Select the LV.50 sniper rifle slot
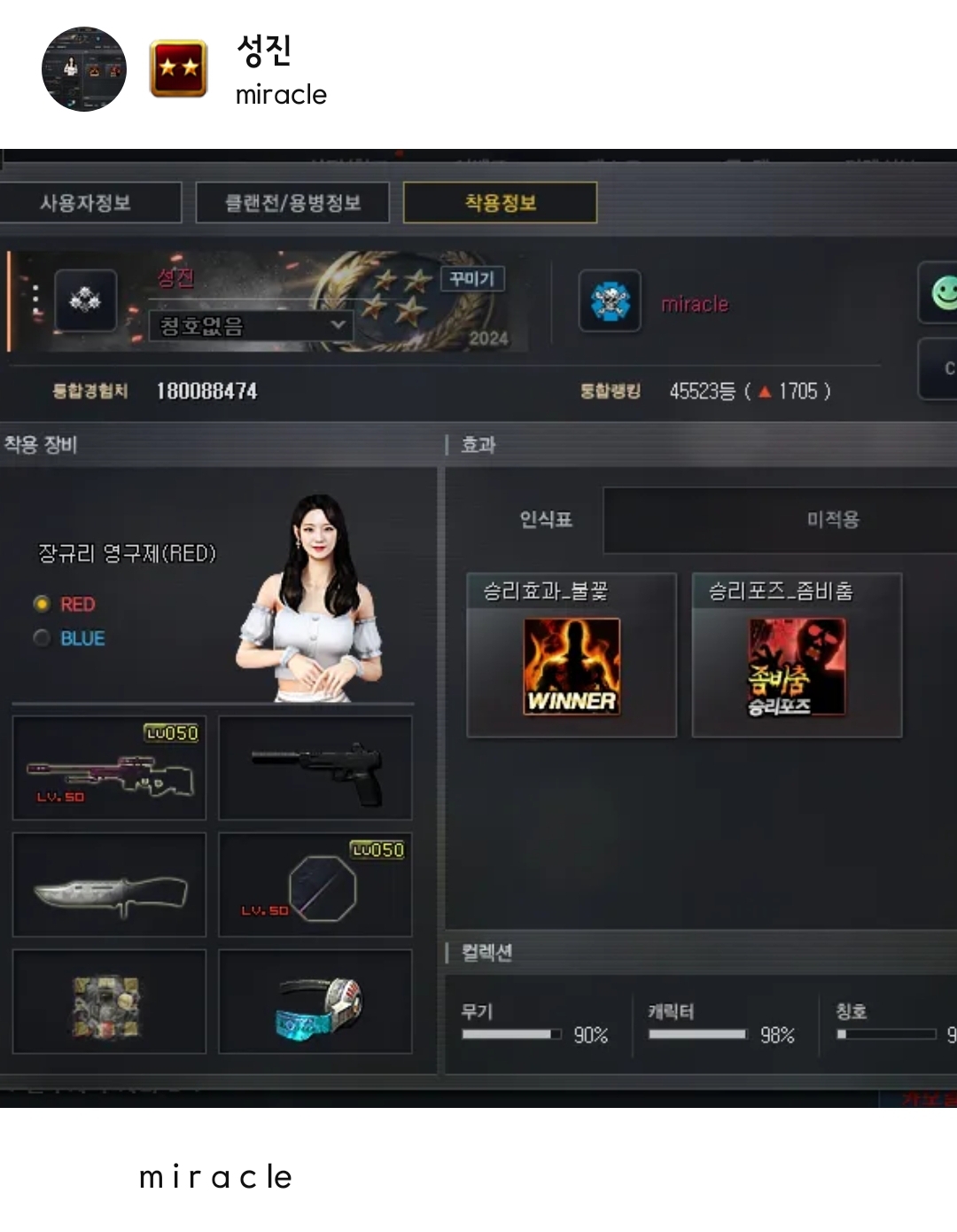Viewport: 957px width, 1232px height. tap(109, 768)
